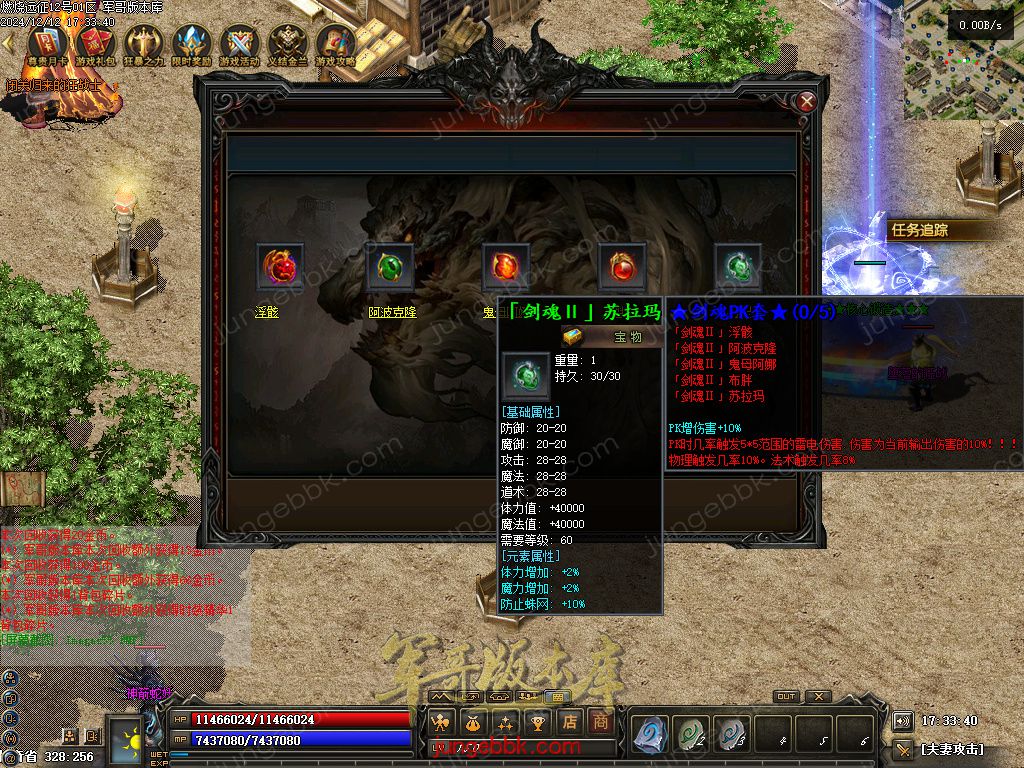The height and width of the screenshot is (768, 1024).
Task: Collapse the top icon row with the left arrow
Action: (10, 44)
